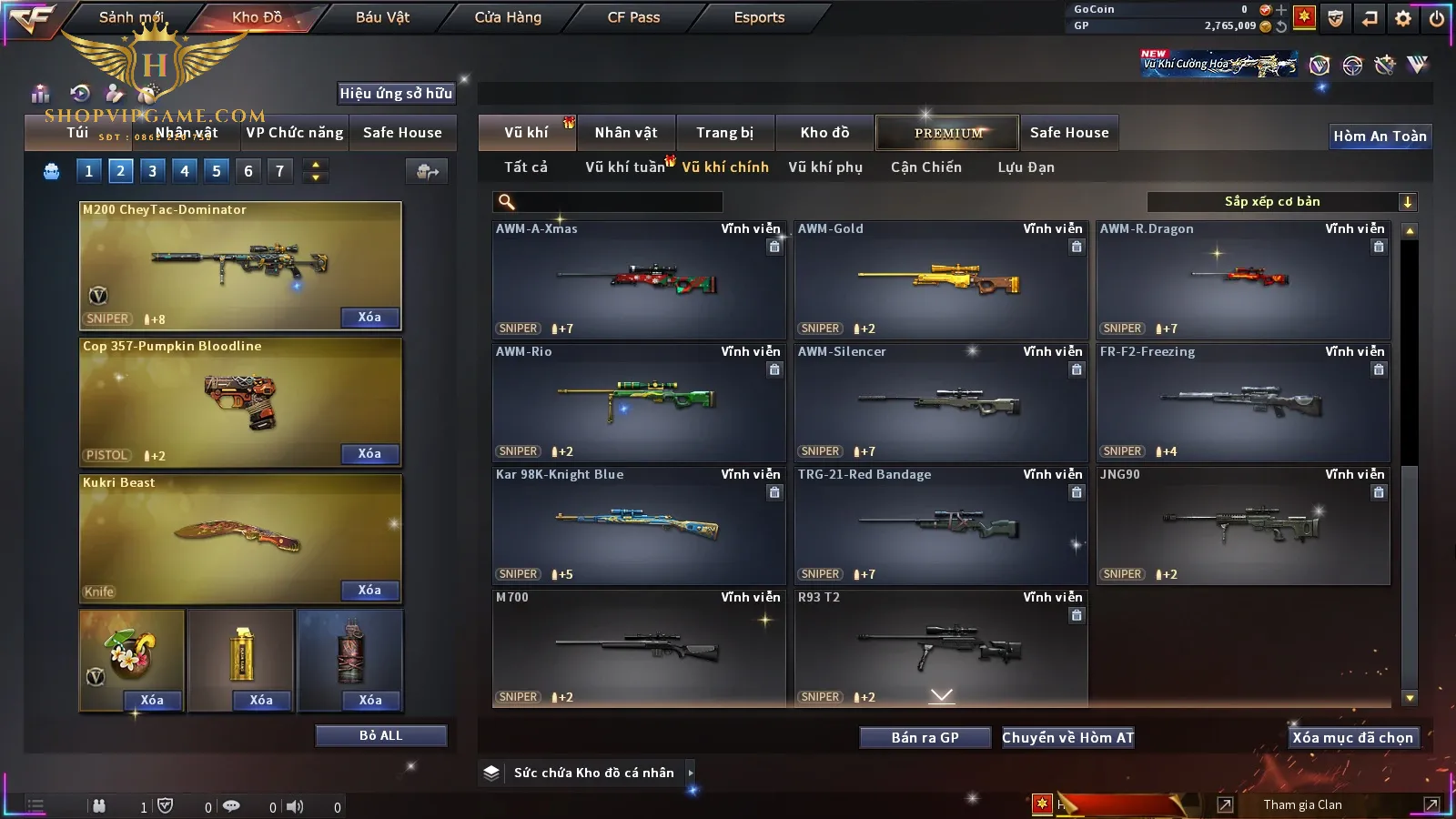1456x819 pixels.
Task: Click the Bỏ ALL button
Action: (x=380, y=735)
